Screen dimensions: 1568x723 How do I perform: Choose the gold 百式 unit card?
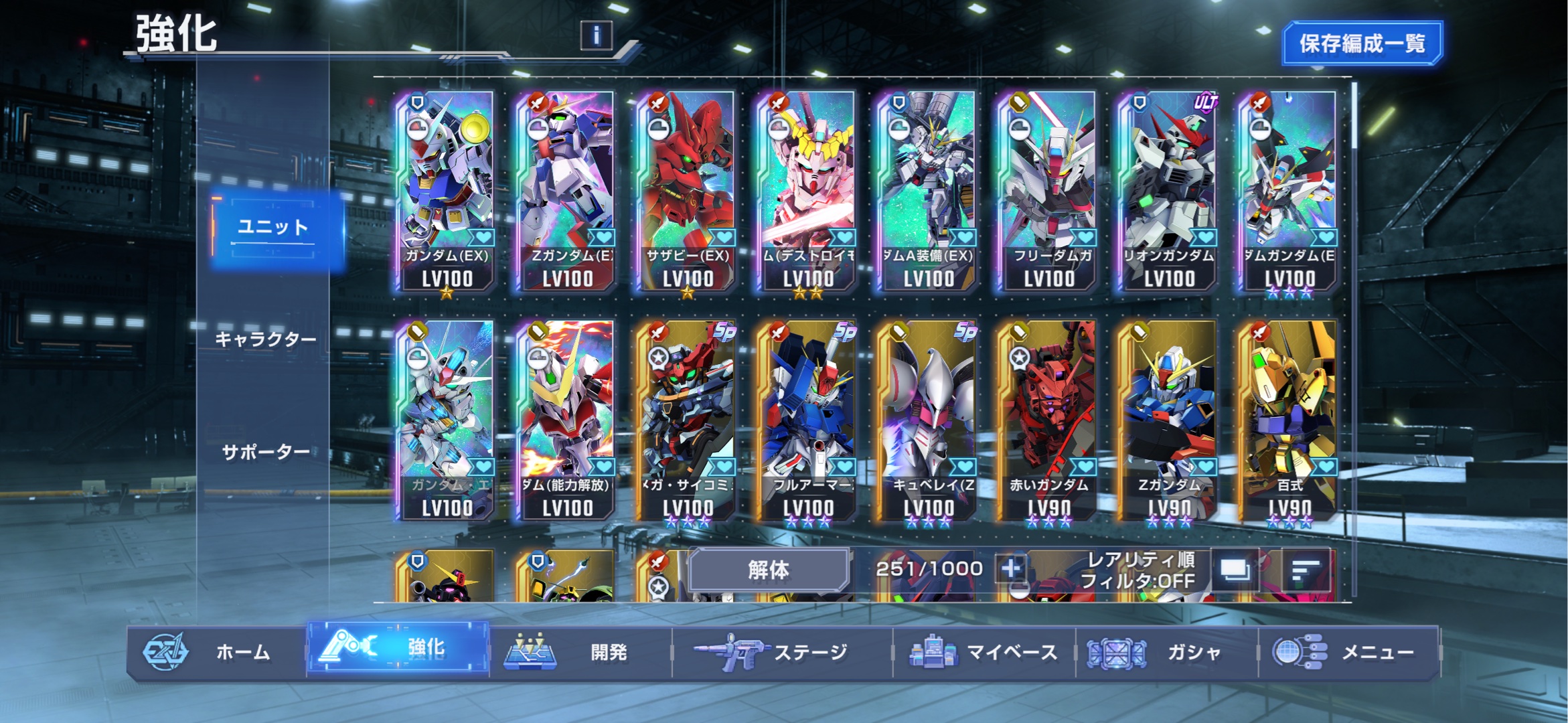point(1289,420)
